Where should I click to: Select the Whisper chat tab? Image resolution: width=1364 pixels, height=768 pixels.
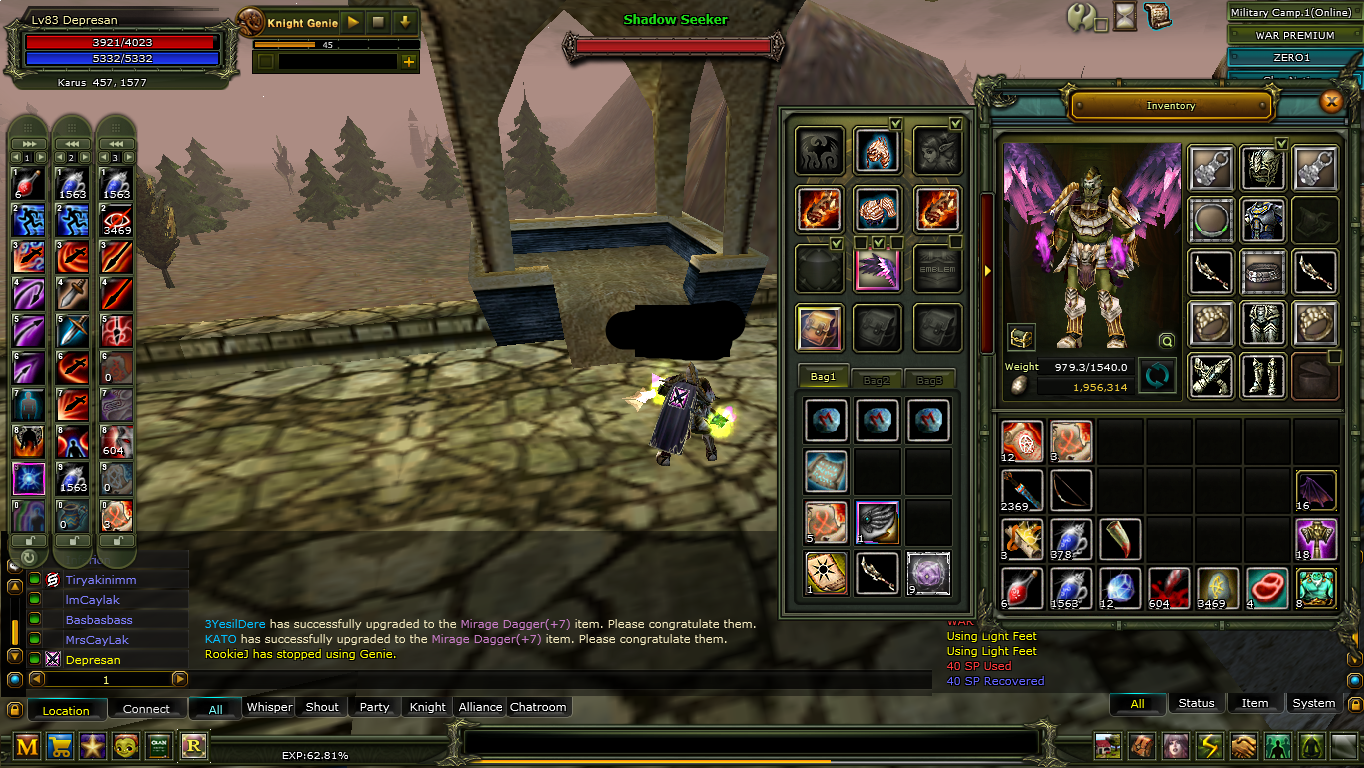coord(269,707)
